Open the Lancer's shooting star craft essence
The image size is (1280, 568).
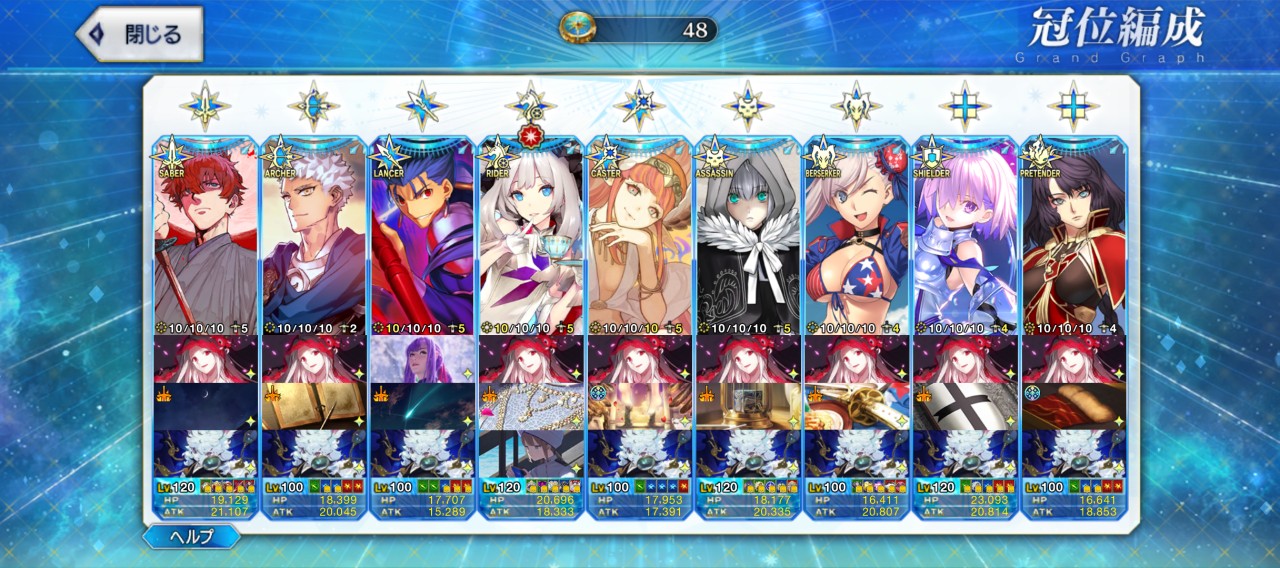(x=421, y=406)
